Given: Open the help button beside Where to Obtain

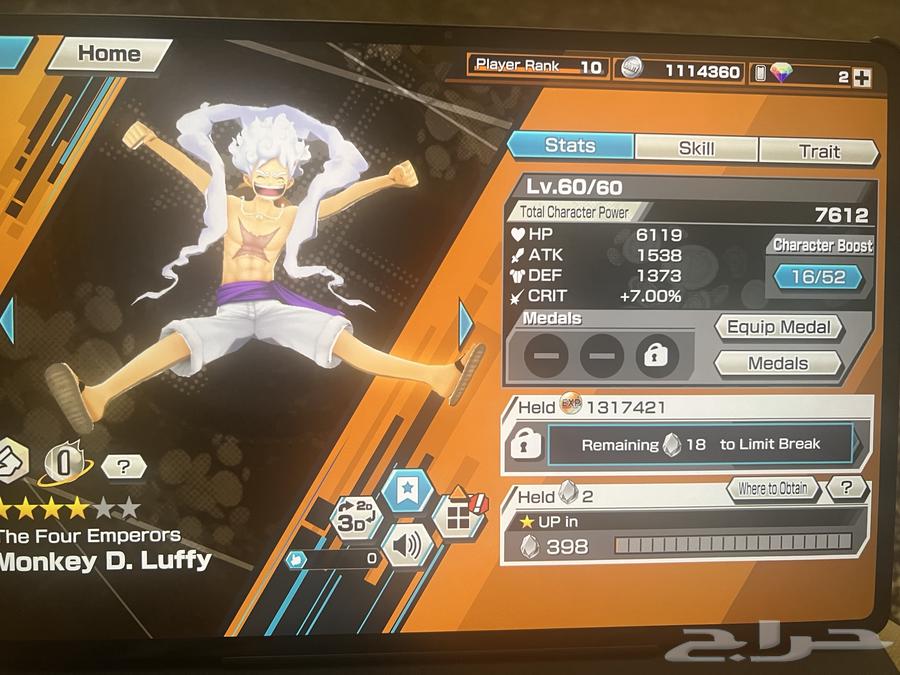Looking at the screenshot, I should 846,488.
